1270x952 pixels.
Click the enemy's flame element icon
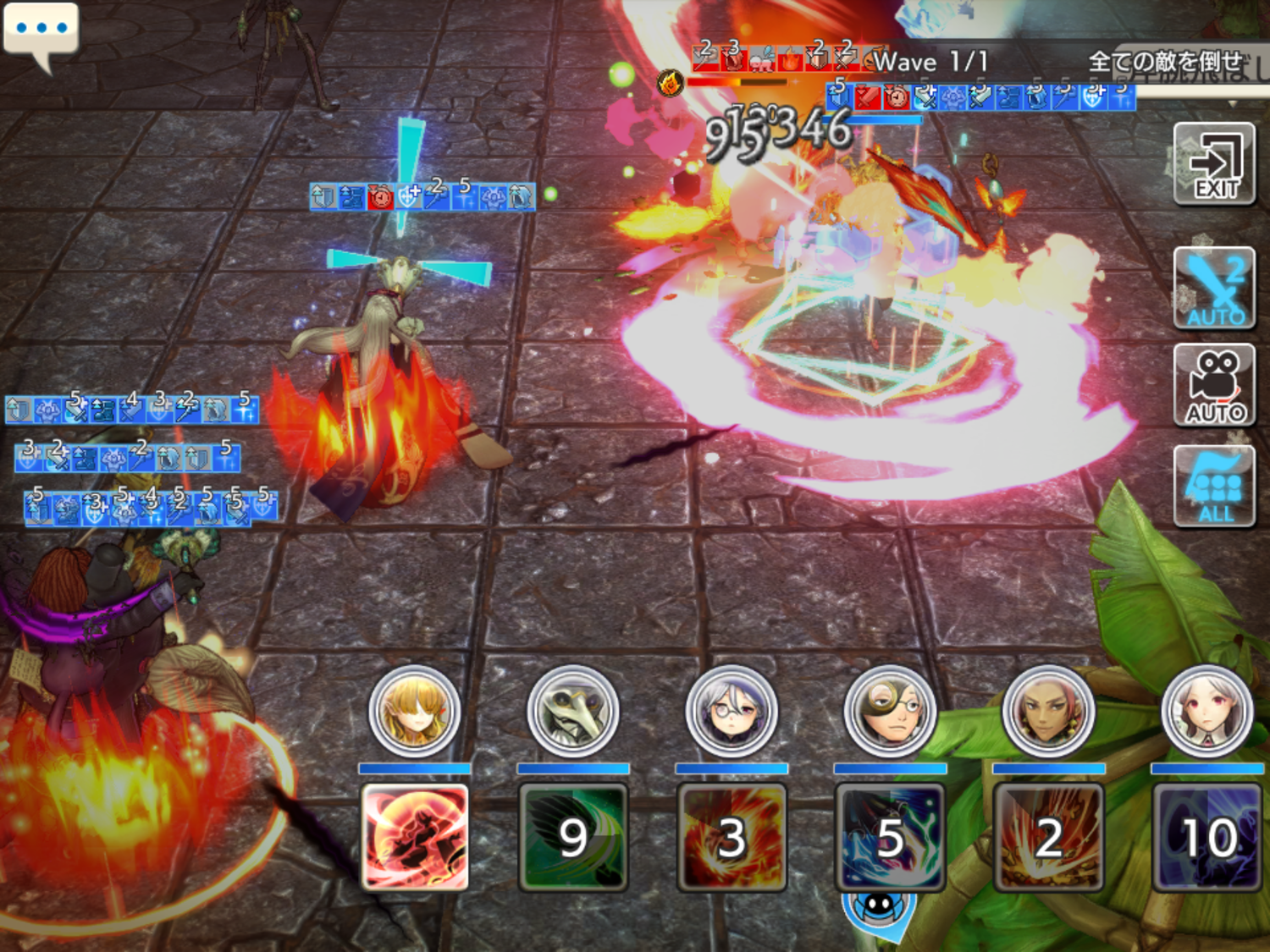671,83
